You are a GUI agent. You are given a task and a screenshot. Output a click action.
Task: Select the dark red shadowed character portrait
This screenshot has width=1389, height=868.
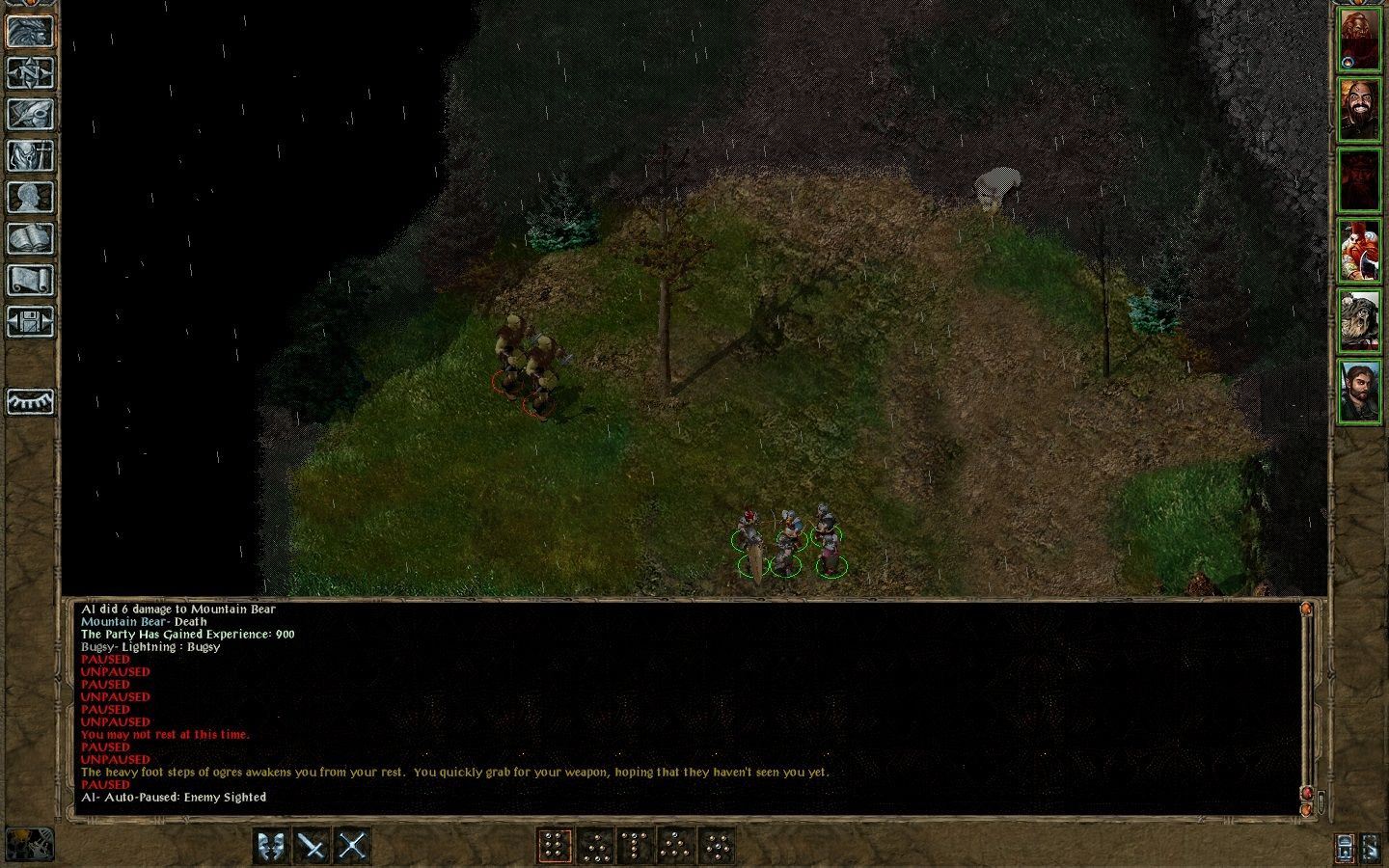pyautogui.click(x=1359, y=180)
